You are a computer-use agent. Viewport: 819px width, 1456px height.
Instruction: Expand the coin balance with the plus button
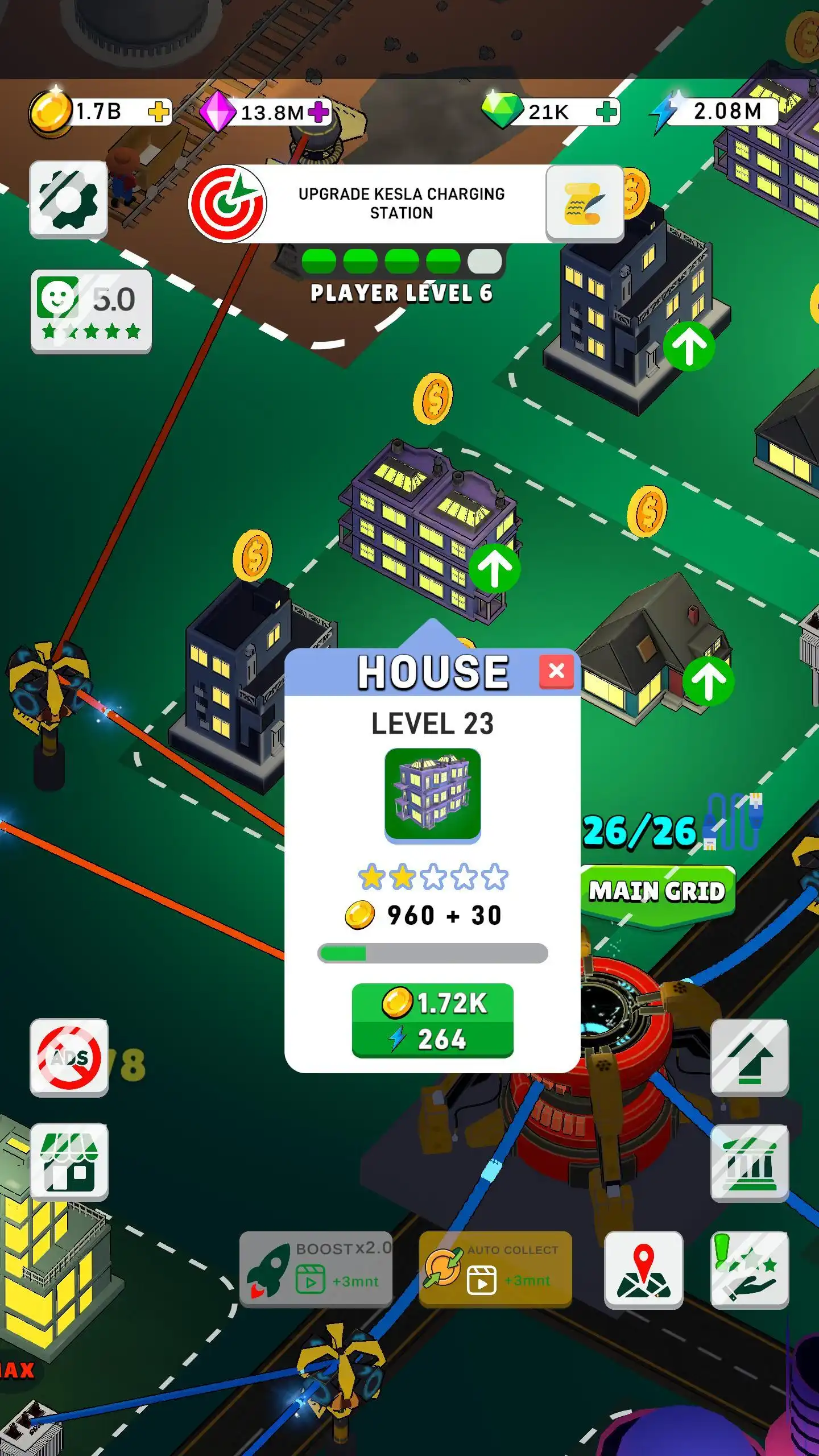159,112
